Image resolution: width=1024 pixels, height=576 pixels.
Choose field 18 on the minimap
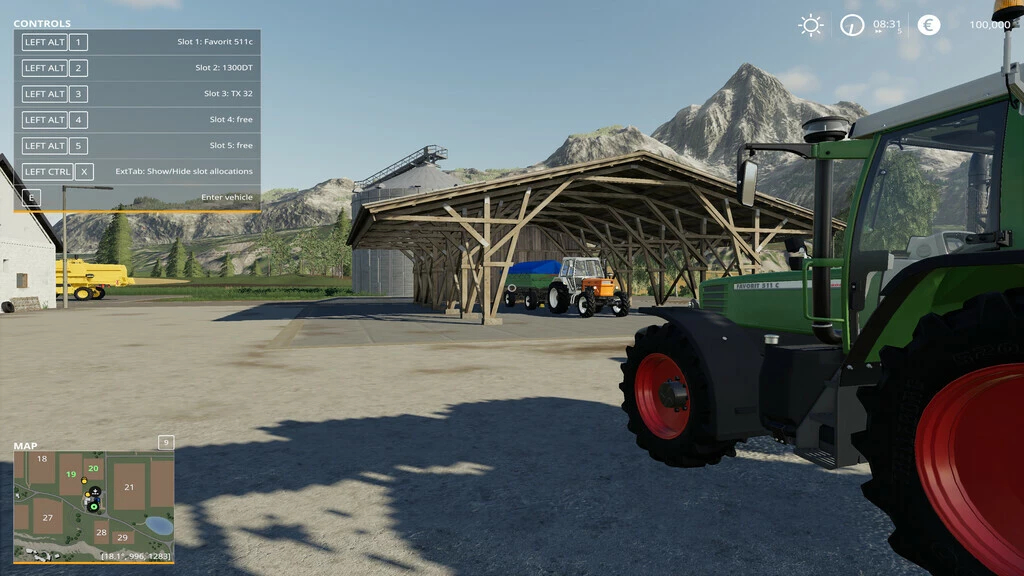[x=41, y=459]
